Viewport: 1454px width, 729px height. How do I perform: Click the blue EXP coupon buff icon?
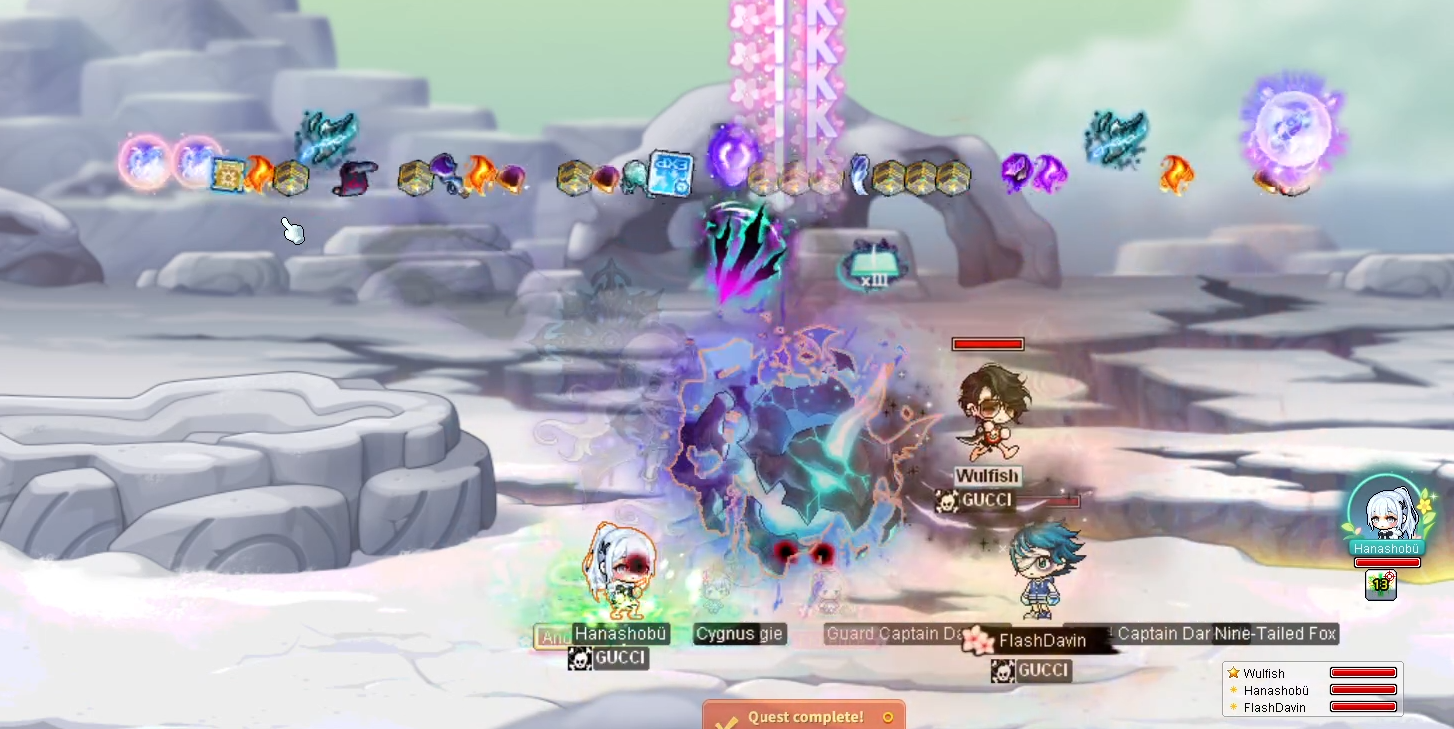tap(670, 174)
